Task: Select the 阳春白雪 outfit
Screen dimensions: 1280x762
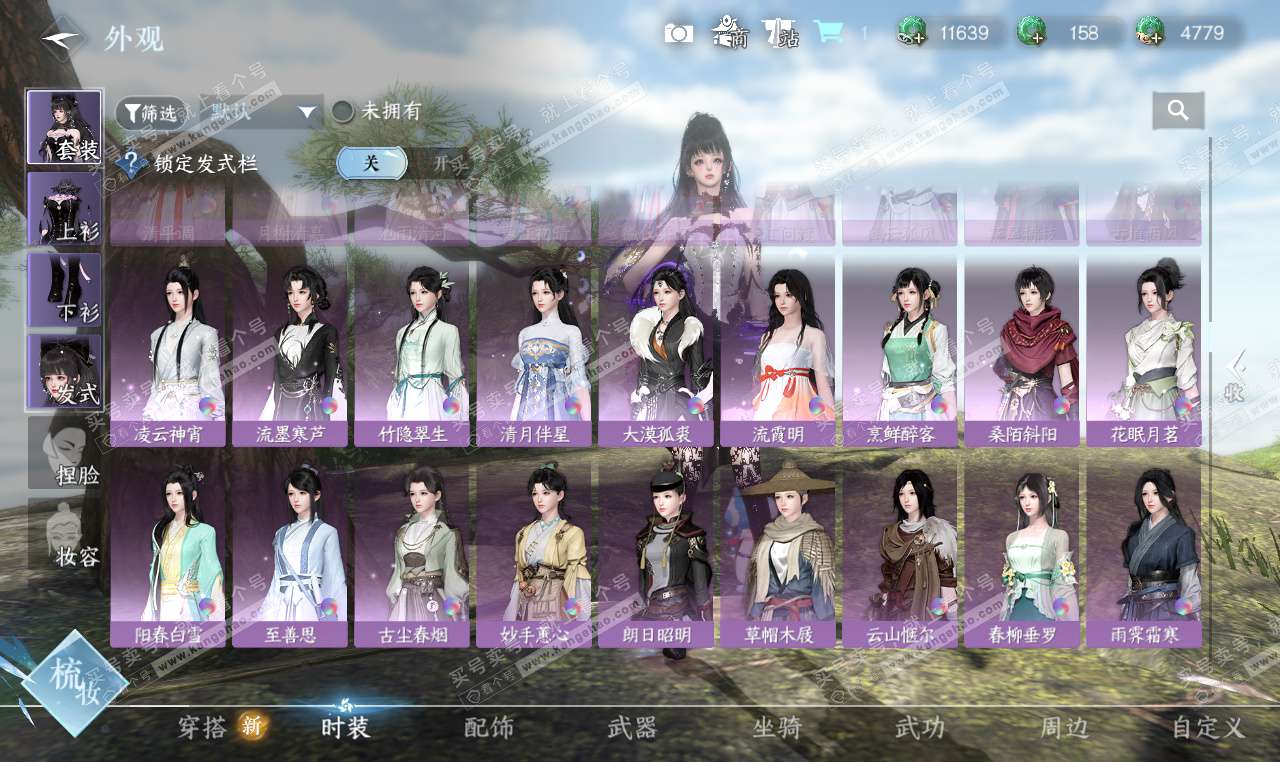Action: [167, 548]
